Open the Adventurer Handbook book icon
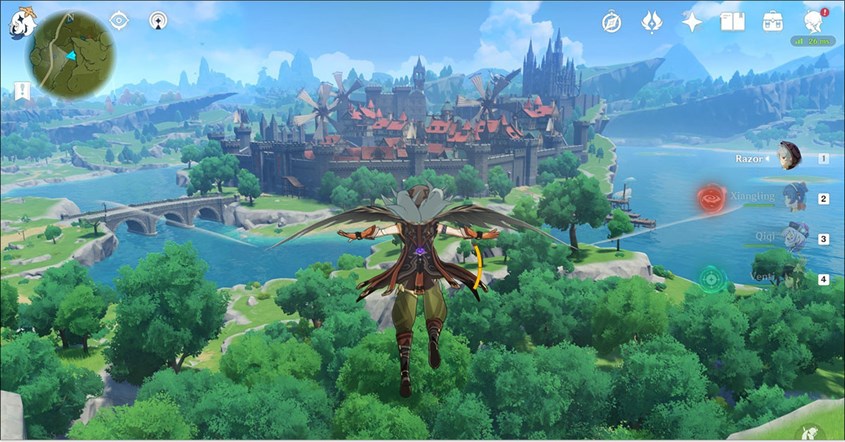Screen dimensions: 845x442 [732, 21]
